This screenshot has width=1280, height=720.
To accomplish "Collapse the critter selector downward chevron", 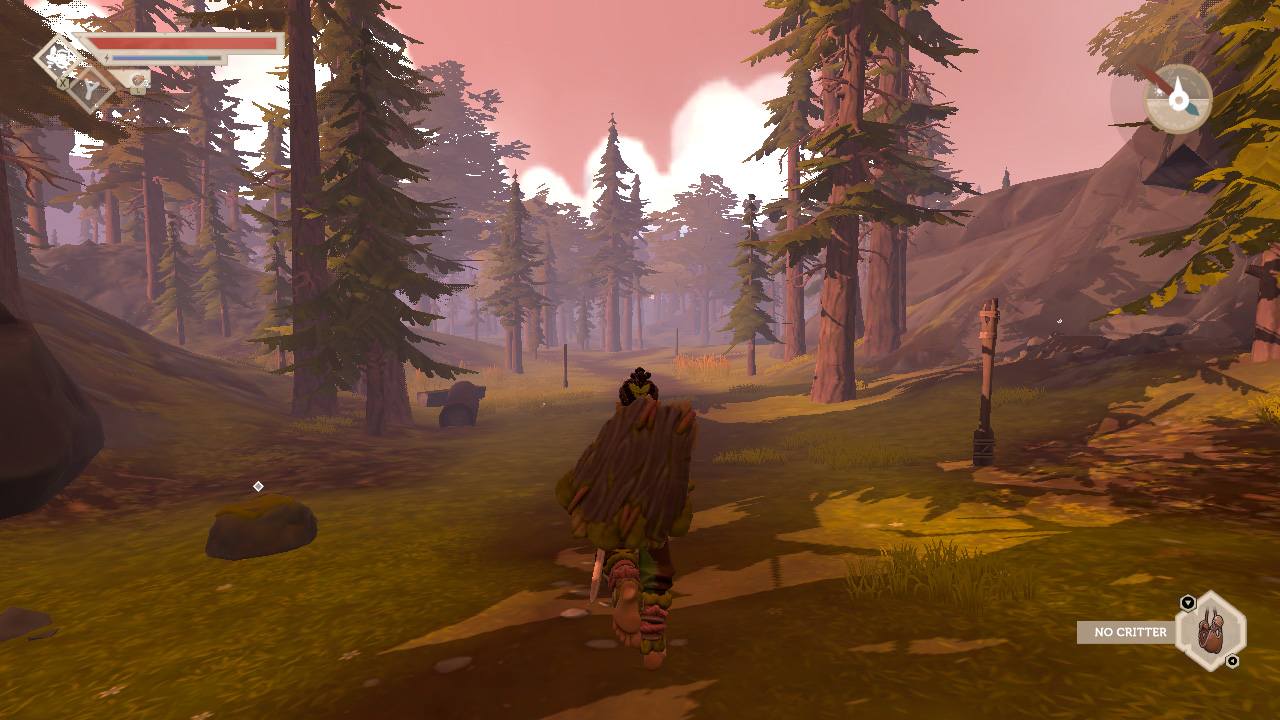I will [x=1232, y=661].
